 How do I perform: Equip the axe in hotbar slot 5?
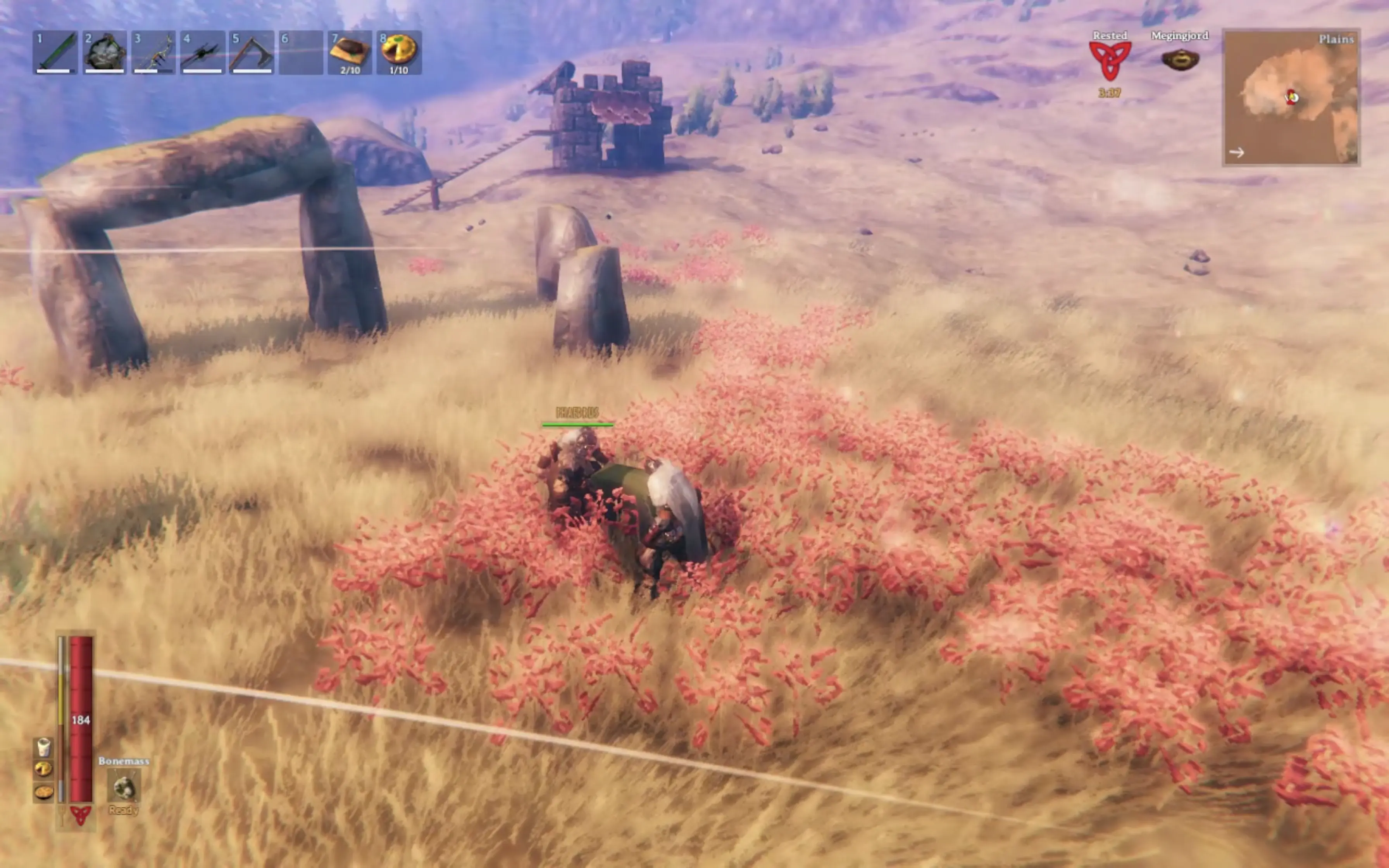click(252, 52)
